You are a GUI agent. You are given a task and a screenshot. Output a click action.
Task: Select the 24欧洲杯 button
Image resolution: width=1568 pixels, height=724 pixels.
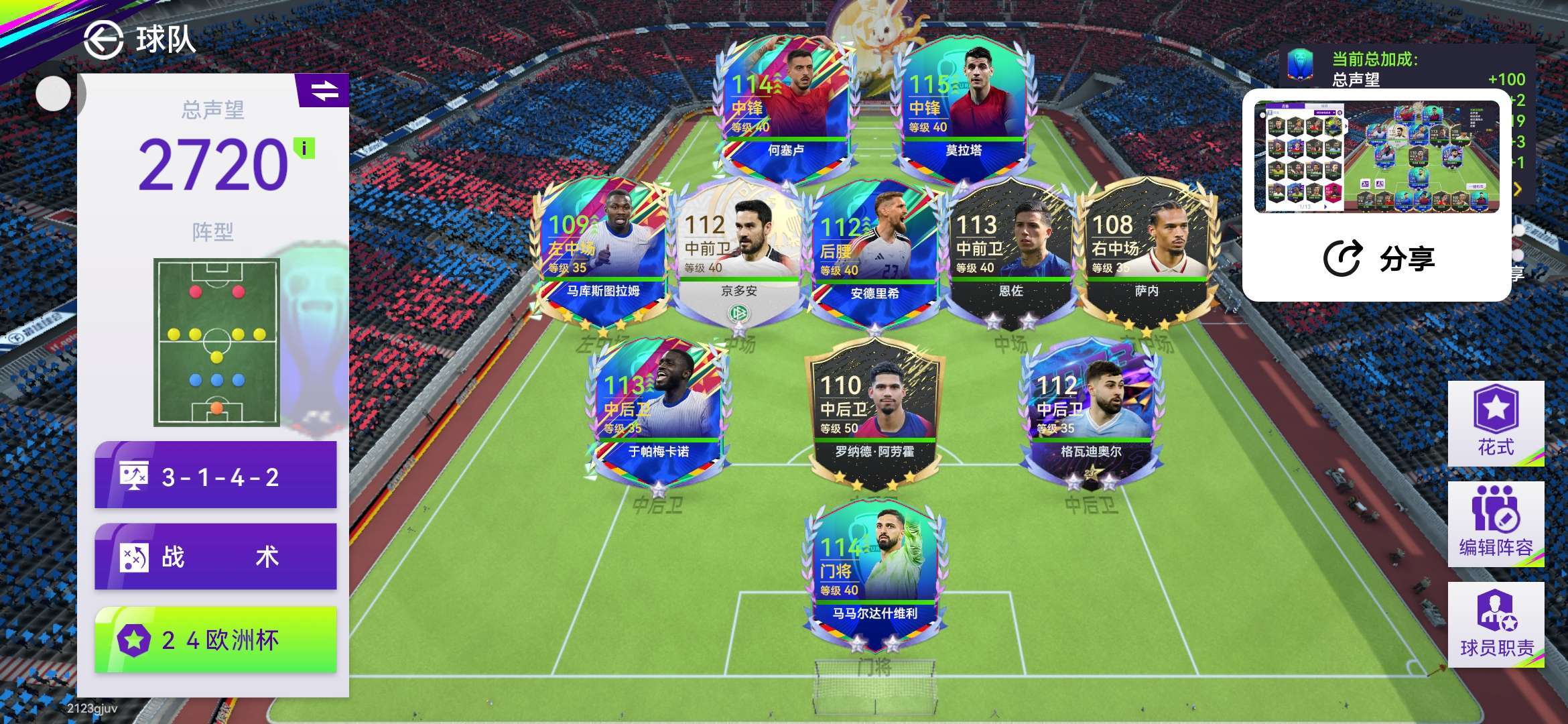pyautogui.click(x=216, y=640)
